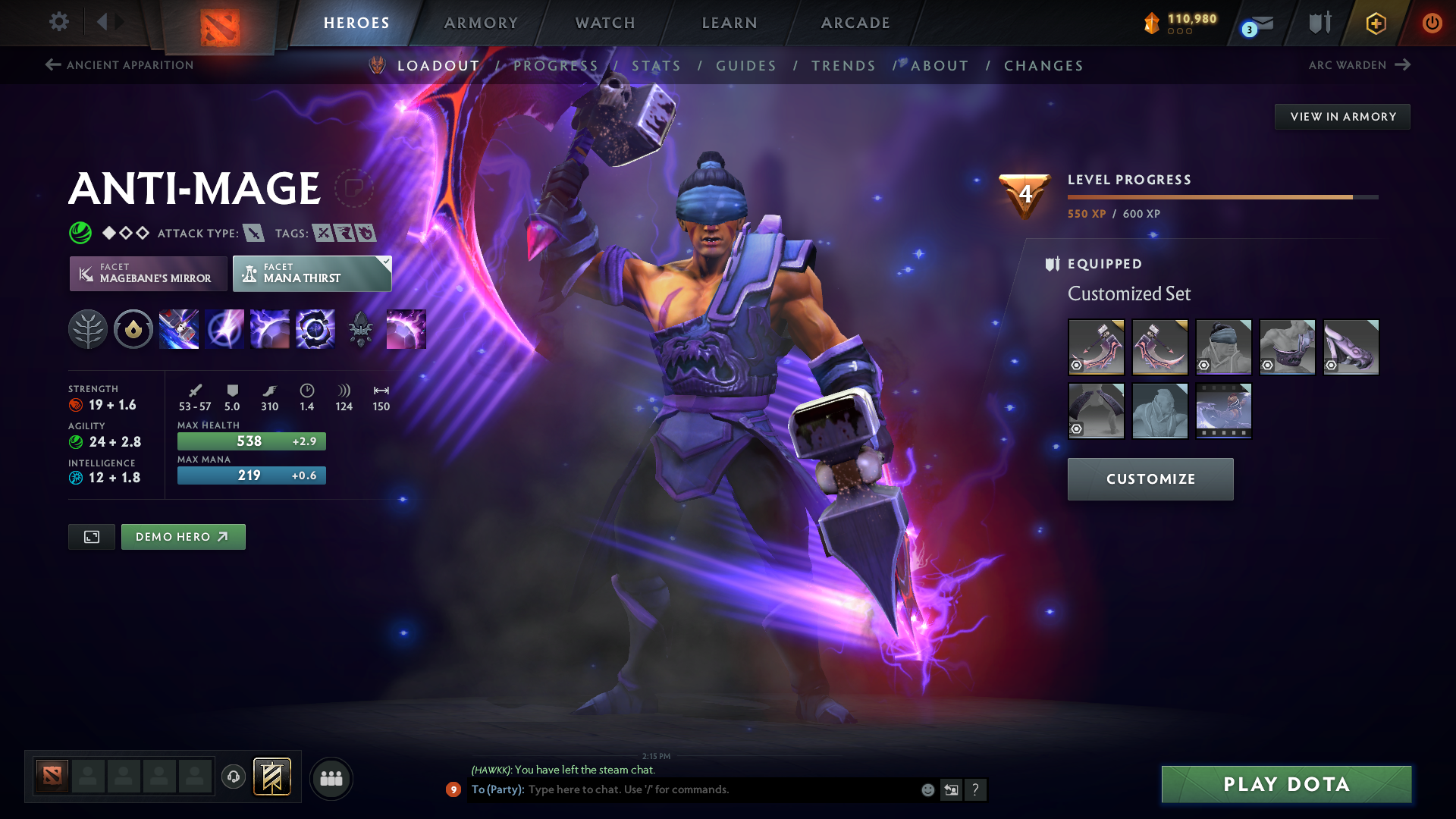
Task: View the Counterspell ability icon
Action: [270, 329]
